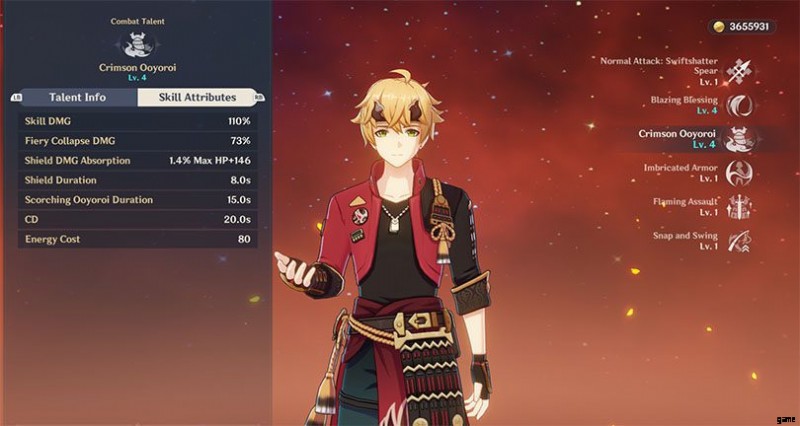The height and width of the screenshot is (426, 800).
Task: Open Normal Attack: Swiftshatter Spear talent
Action: [741, 70]
